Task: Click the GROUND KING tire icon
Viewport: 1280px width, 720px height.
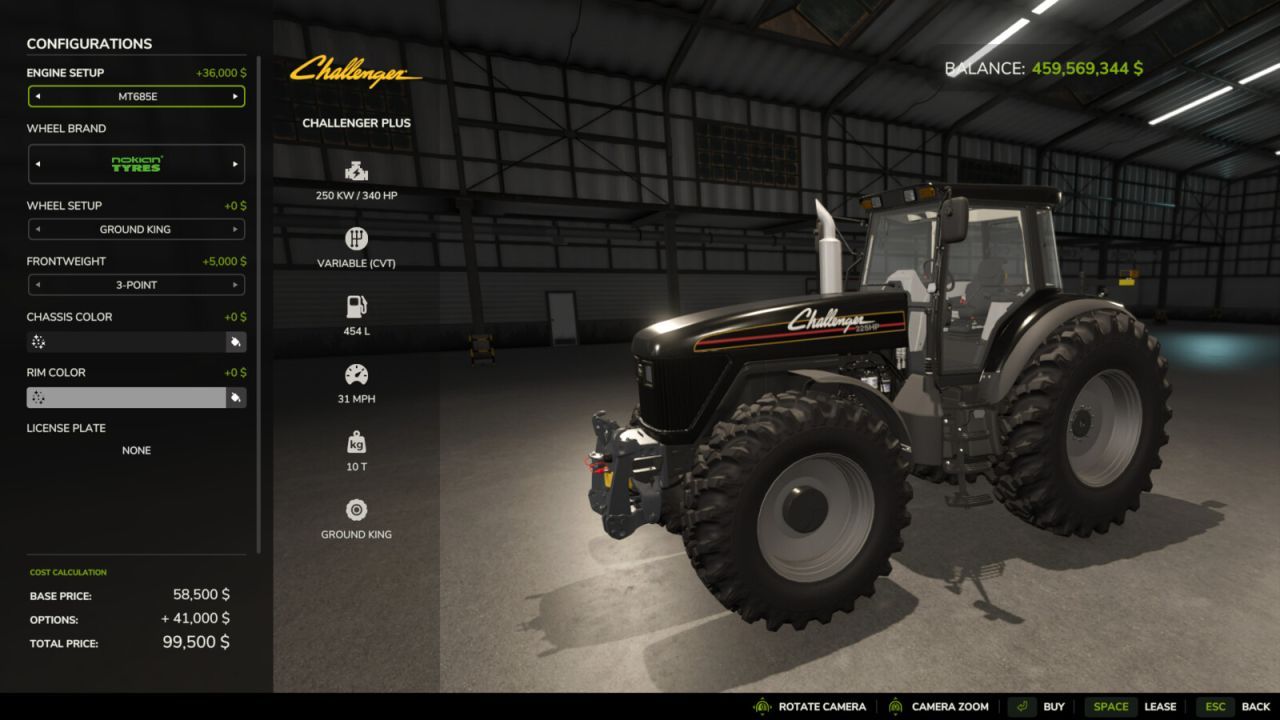Action: 356,510
